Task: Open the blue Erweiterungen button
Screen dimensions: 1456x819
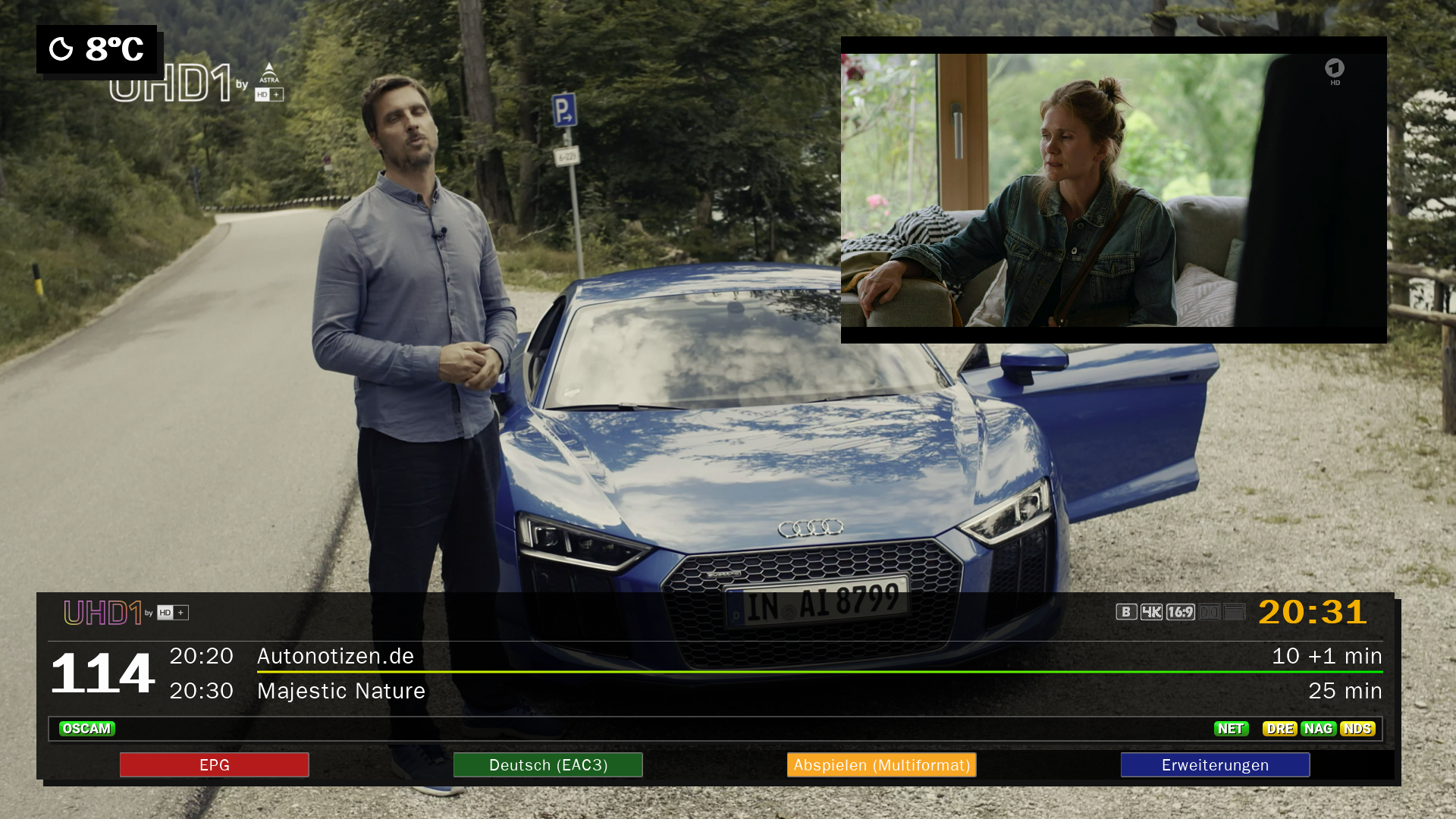Action: point(1215,764)
